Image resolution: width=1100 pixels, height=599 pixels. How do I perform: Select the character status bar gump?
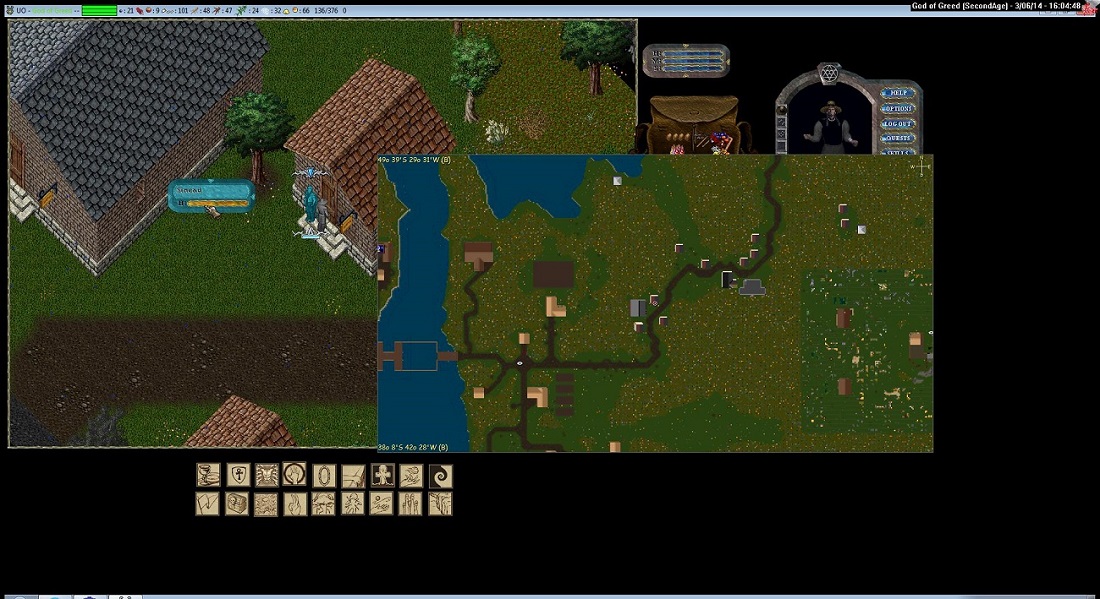click(x=686, y=61)
